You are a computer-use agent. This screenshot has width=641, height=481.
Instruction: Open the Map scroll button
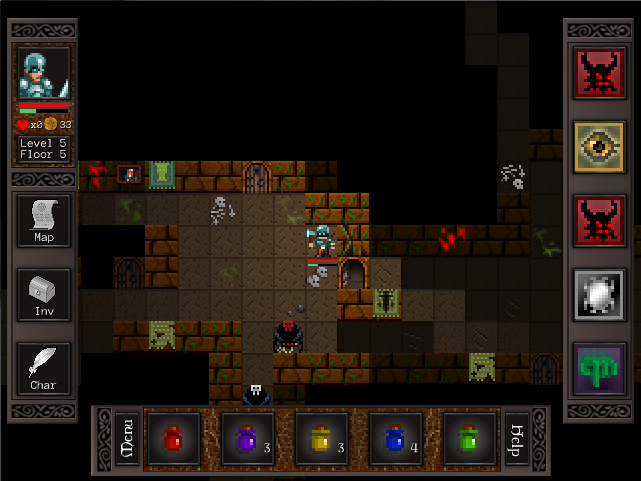tap(43, 220)
